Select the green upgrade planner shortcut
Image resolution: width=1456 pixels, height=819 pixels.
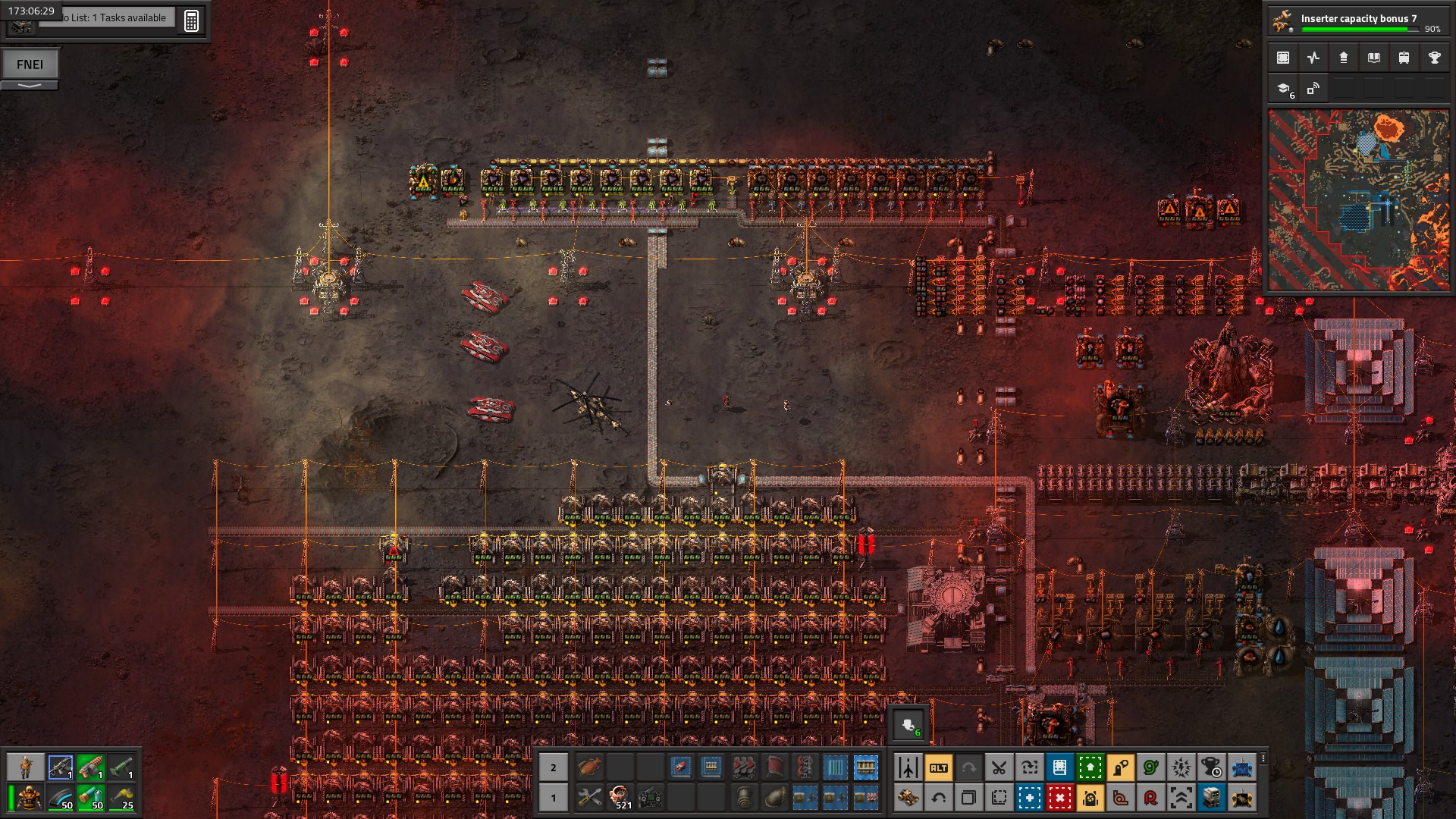pyautogui.click(x=1090, y=767)
